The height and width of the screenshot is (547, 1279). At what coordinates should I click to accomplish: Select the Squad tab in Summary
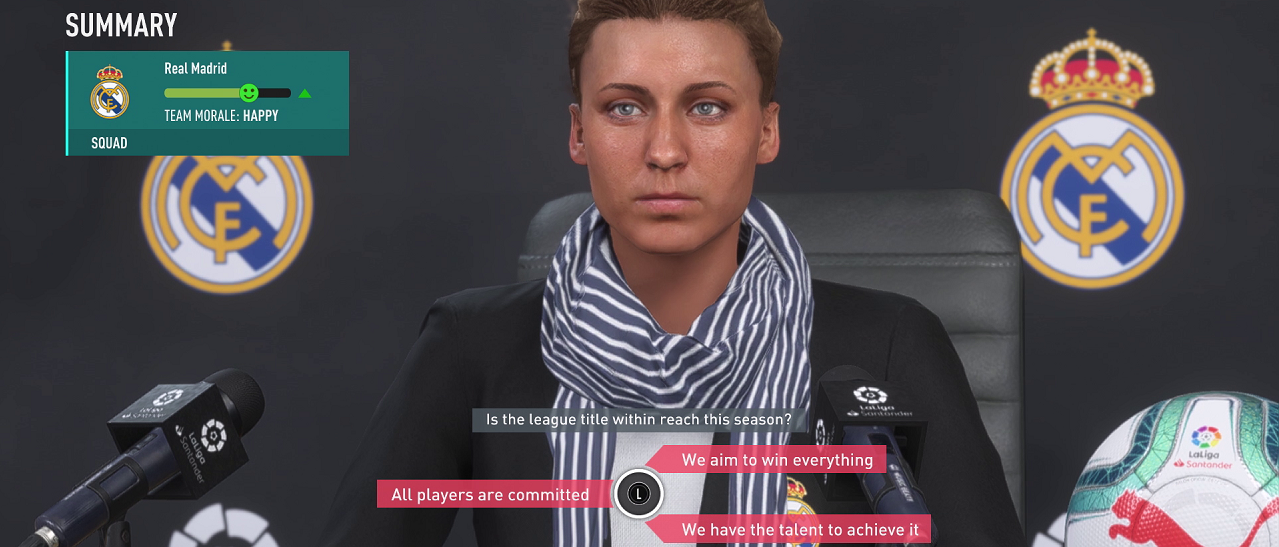point(110,143)
